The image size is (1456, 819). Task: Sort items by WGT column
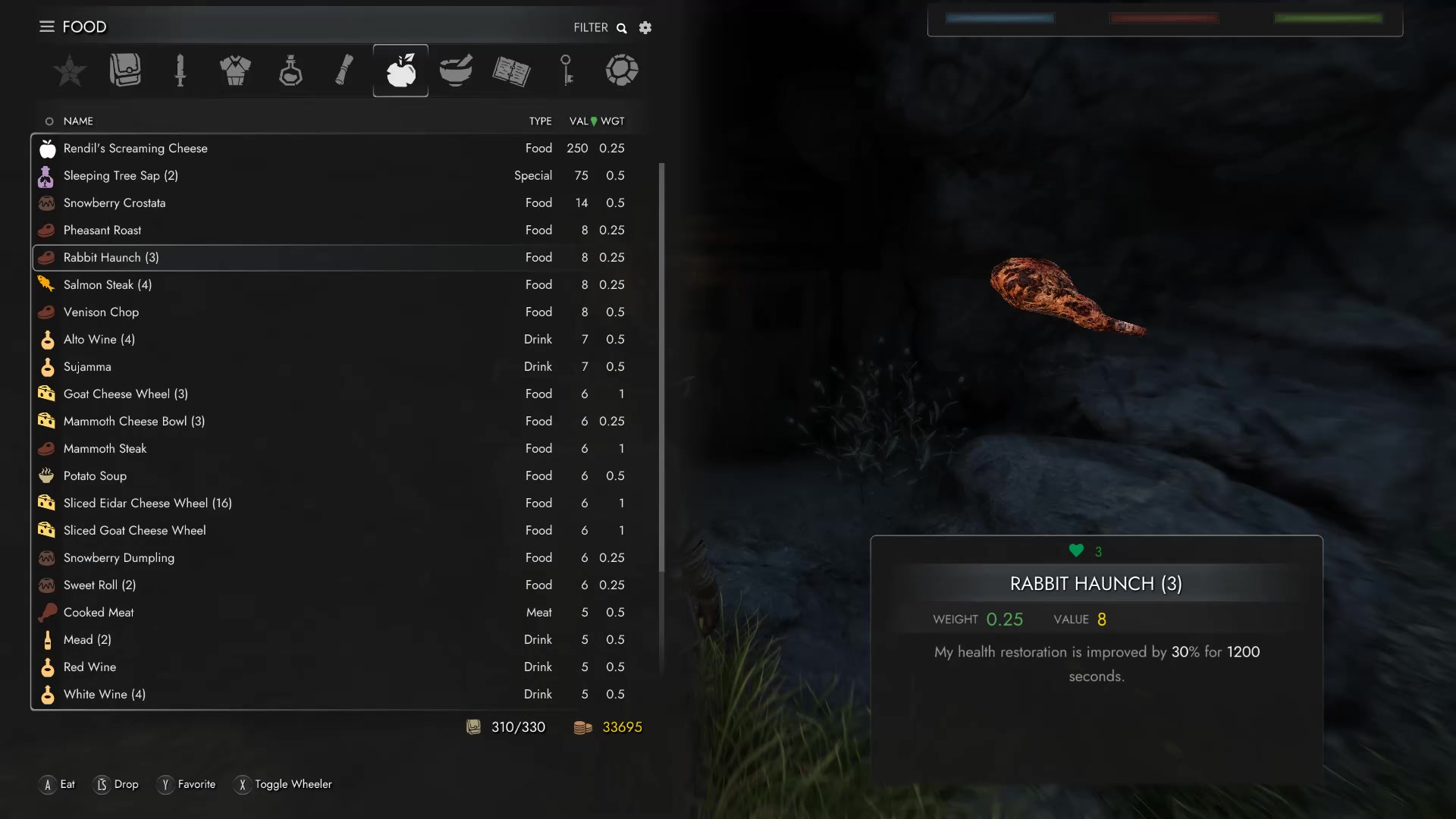click(613, 121)
